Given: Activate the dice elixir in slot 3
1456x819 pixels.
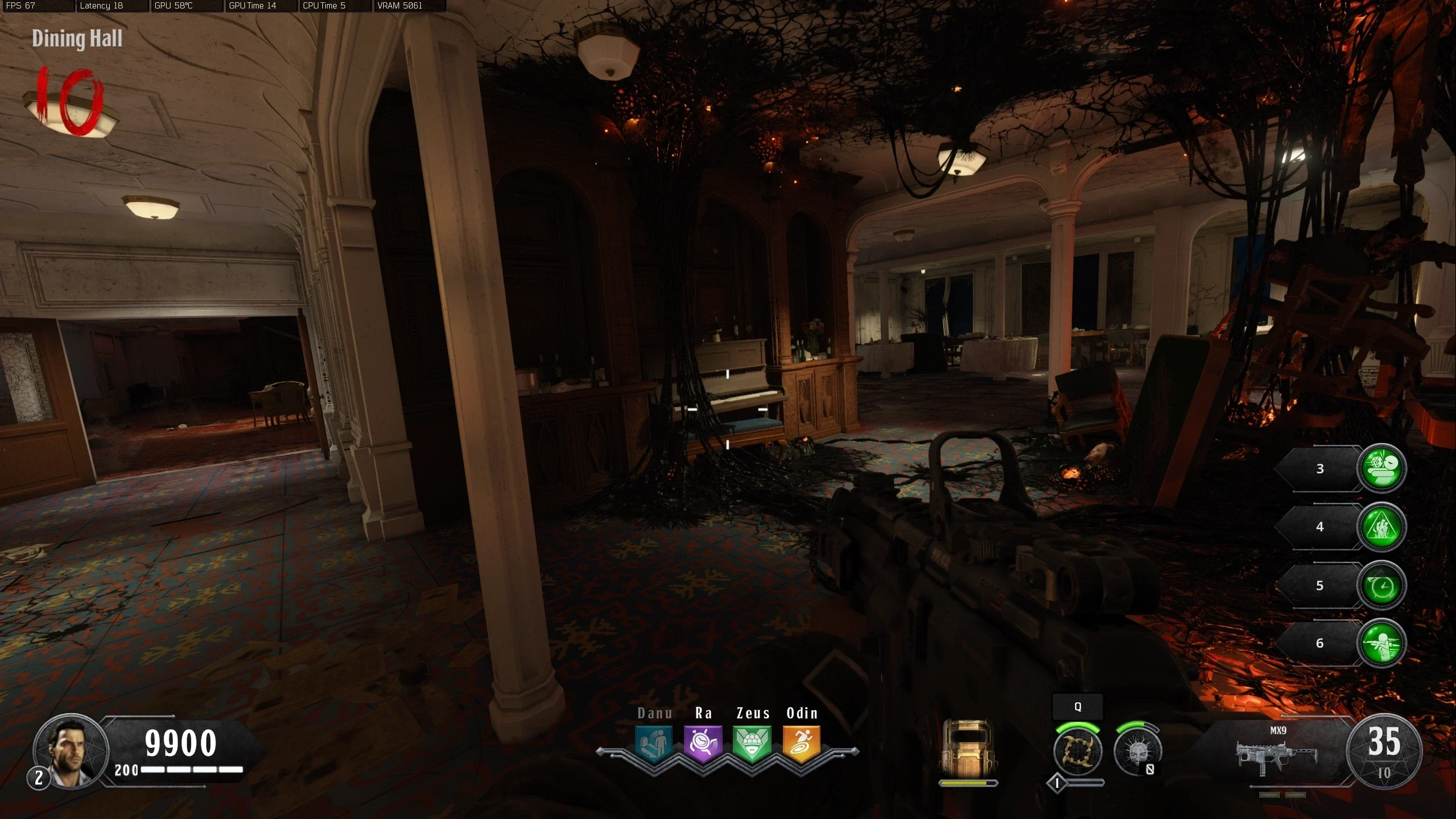Looking at the screenshot, I should coord(1382,468).
